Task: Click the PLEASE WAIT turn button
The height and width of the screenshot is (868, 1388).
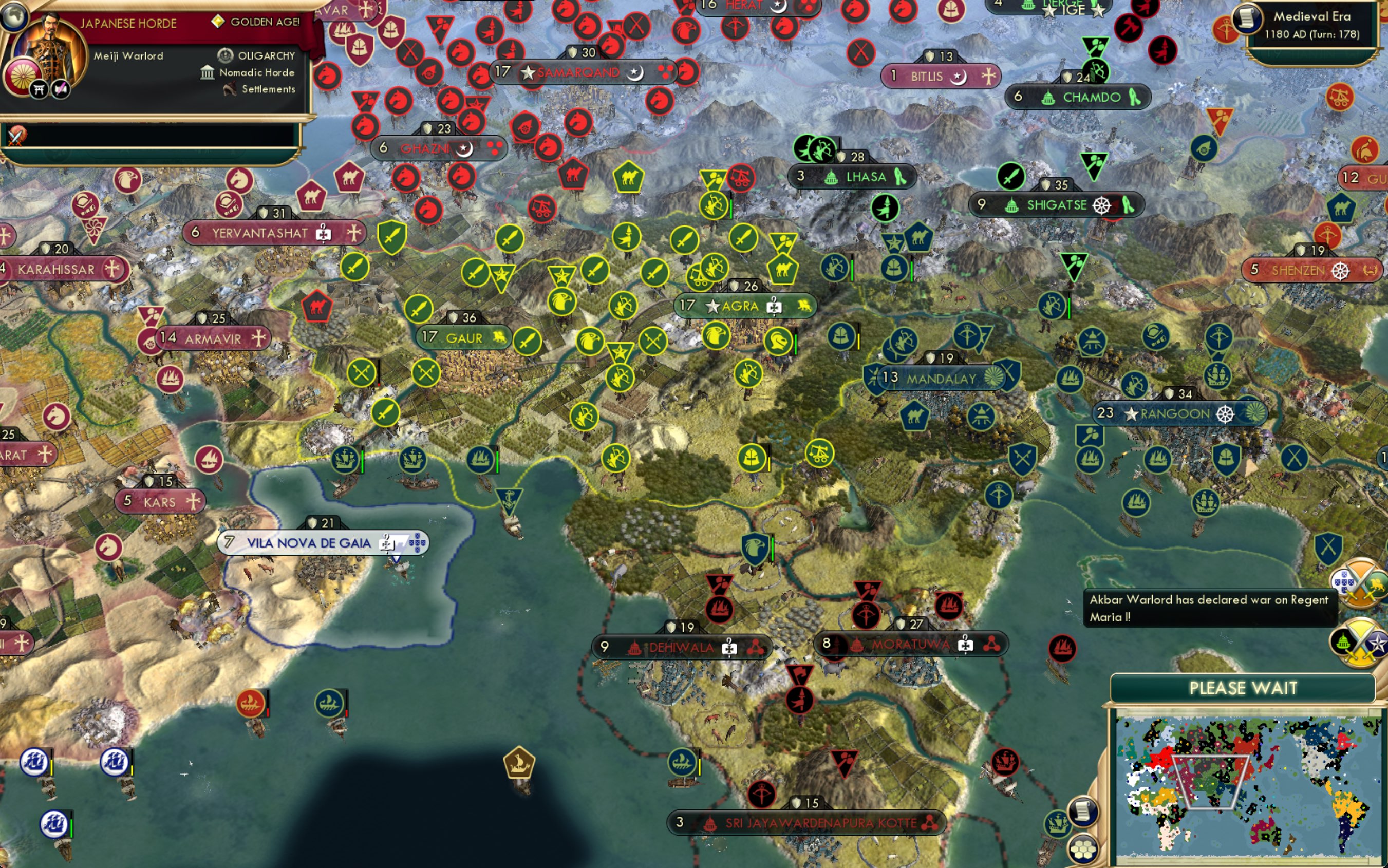Action: coord(1243,688)
